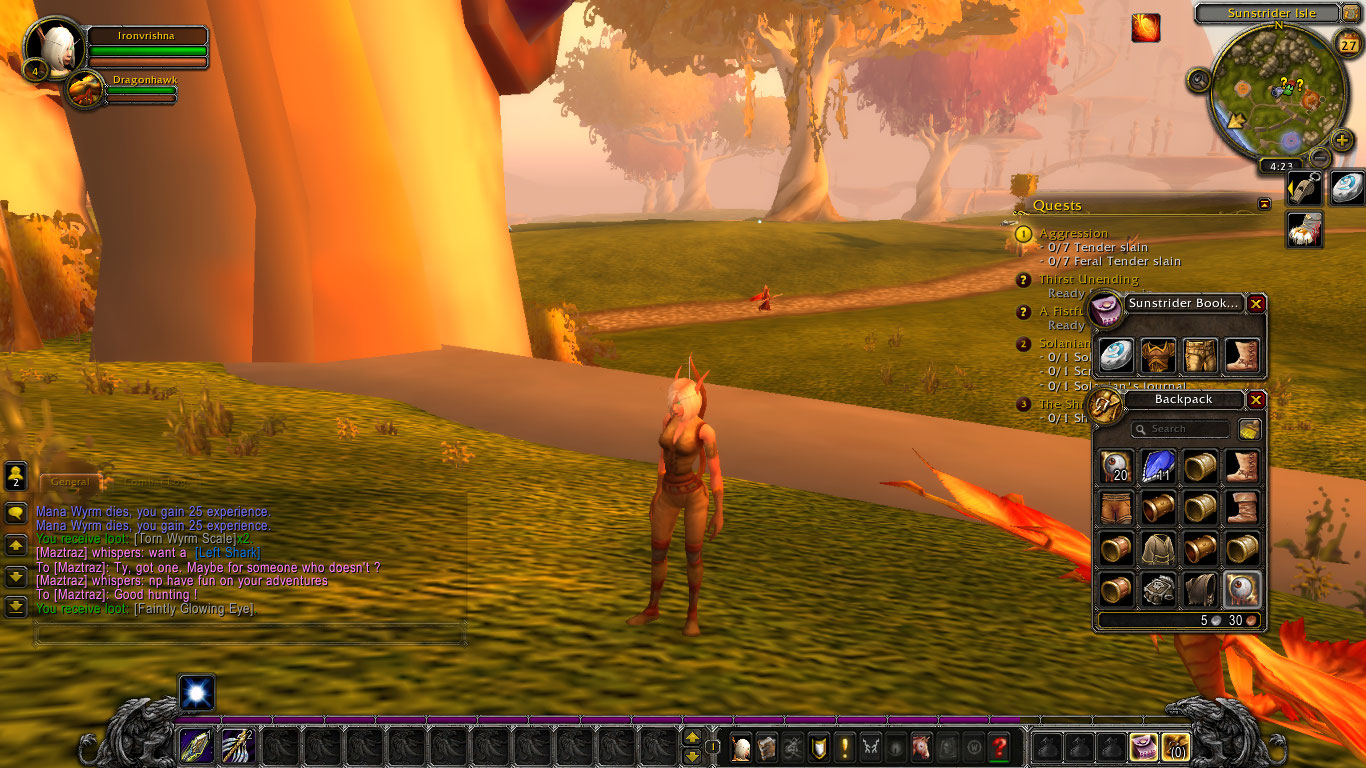
Task: Open the calendar showing day 27
Action: 1347,44
